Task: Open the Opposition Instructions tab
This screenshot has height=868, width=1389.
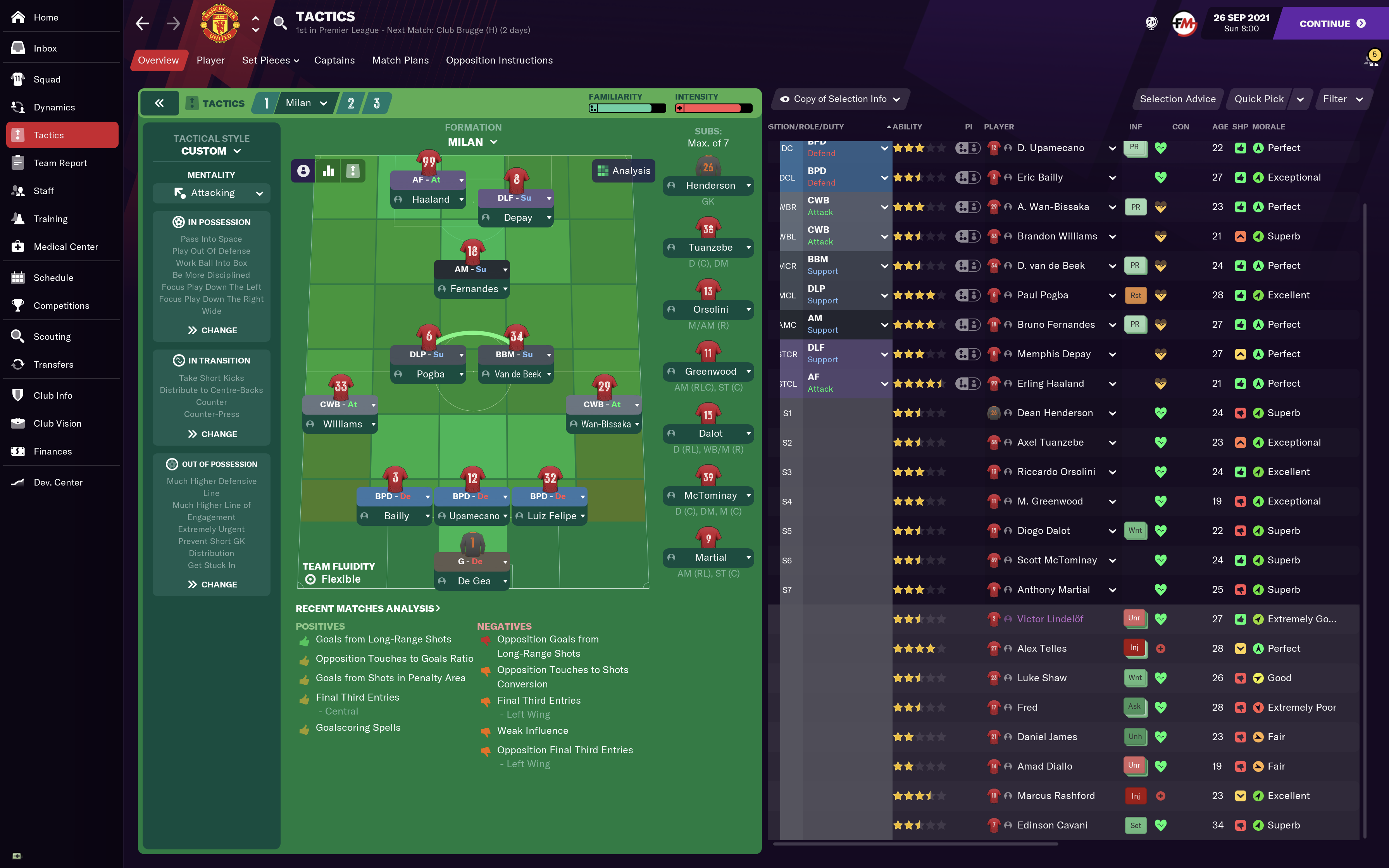Action: [x=499, y=60]
